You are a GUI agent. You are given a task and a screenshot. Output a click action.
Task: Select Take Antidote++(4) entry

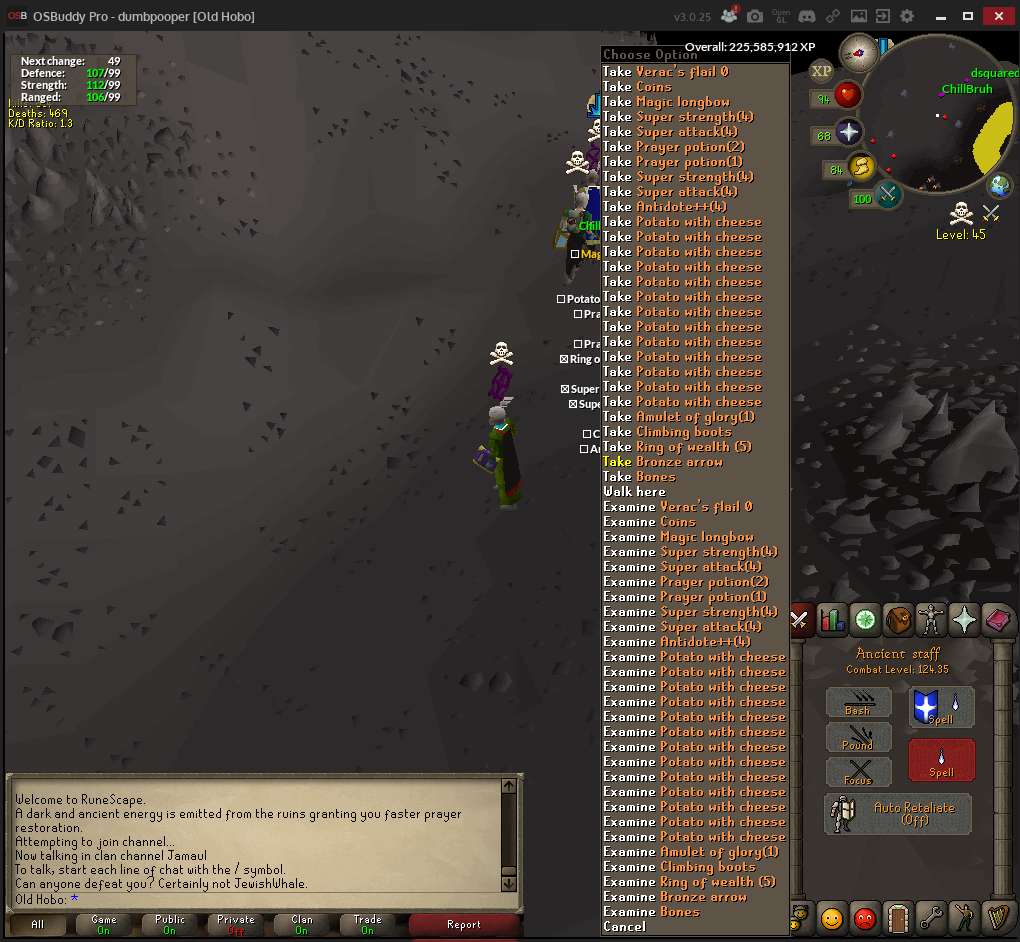(x=665, y=207)
